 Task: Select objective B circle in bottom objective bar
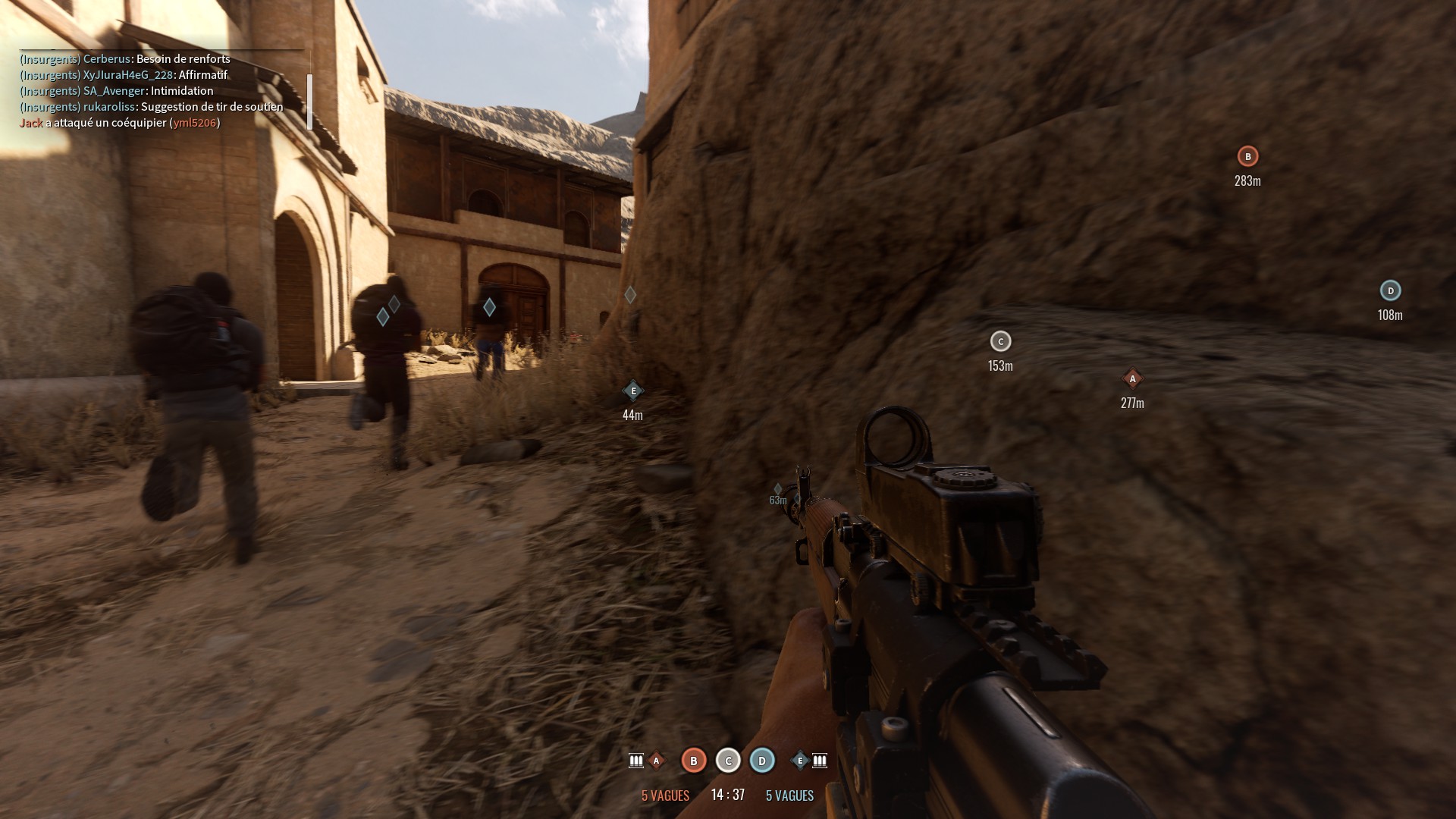[x=692, y=761]
